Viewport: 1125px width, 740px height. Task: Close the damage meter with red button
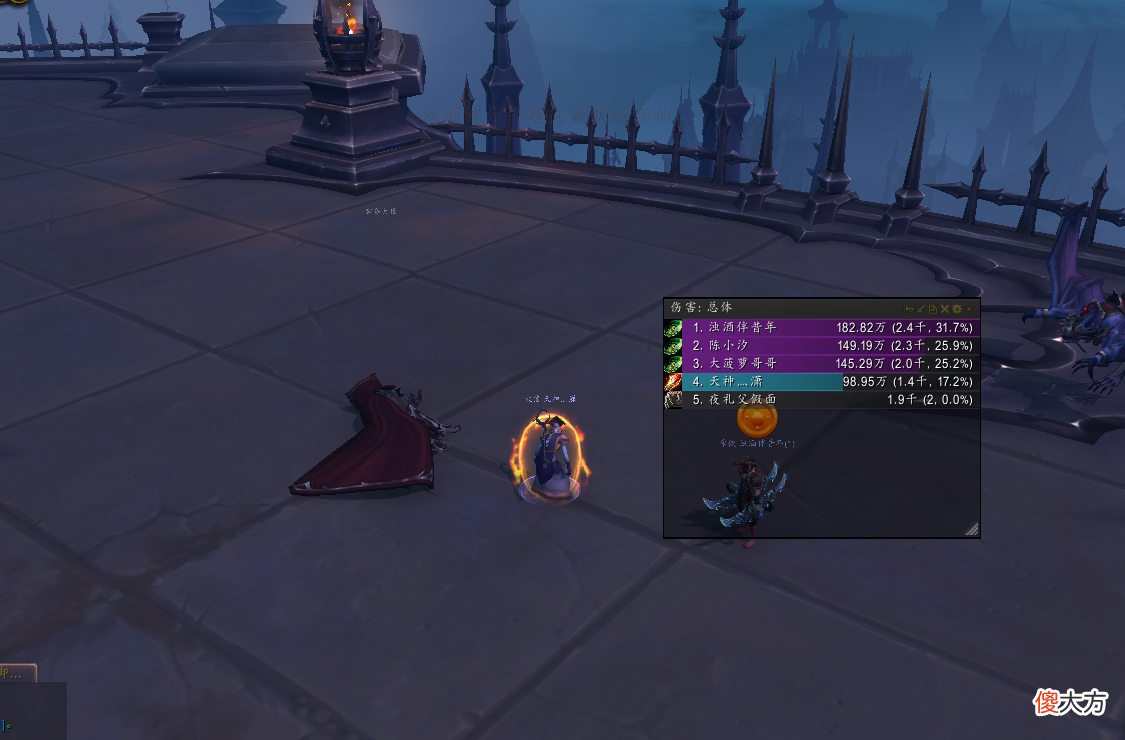[x=969, y=309]
